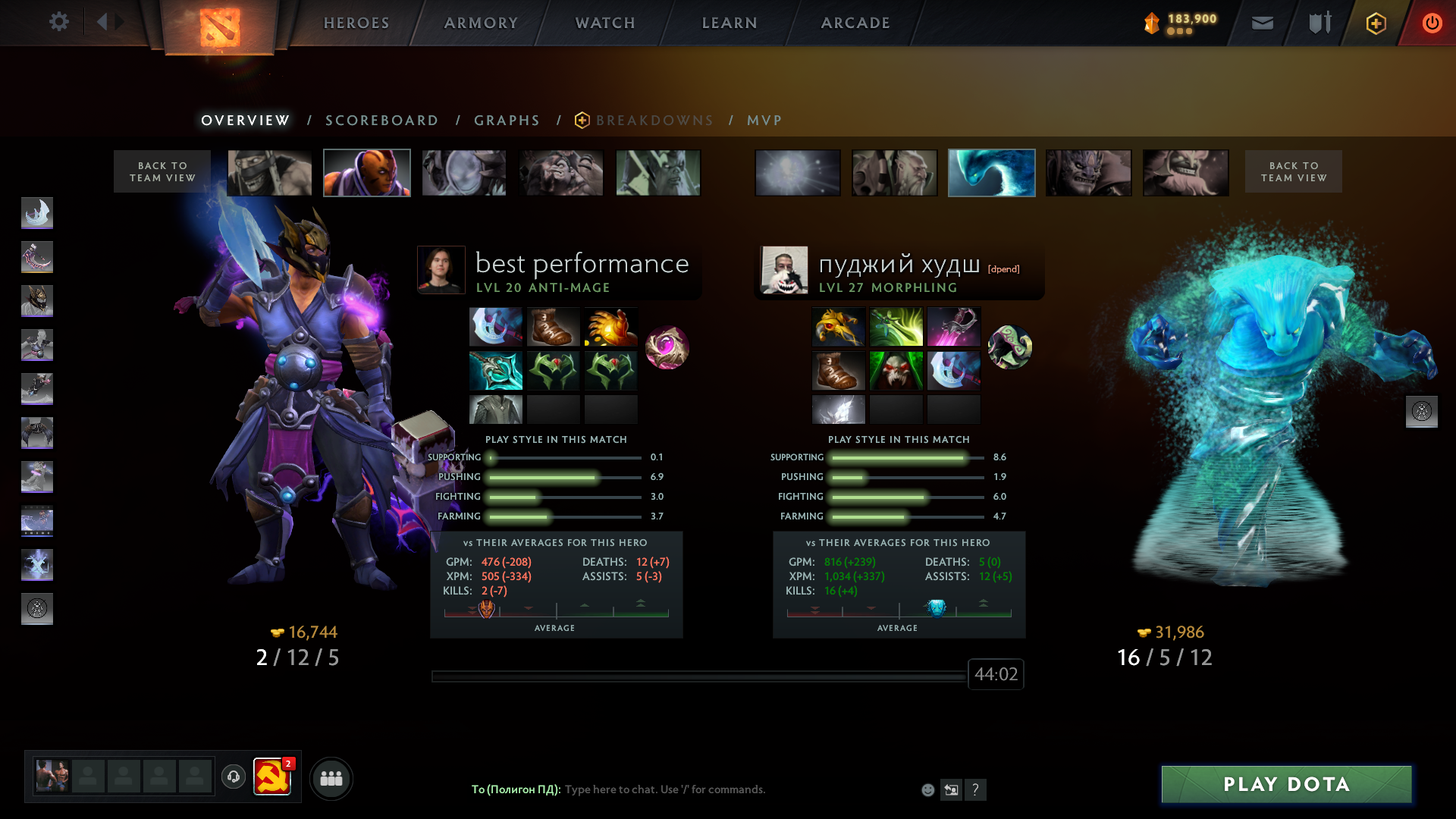
Task: Open the mail inbox icon
Action: pos(1263,24)
